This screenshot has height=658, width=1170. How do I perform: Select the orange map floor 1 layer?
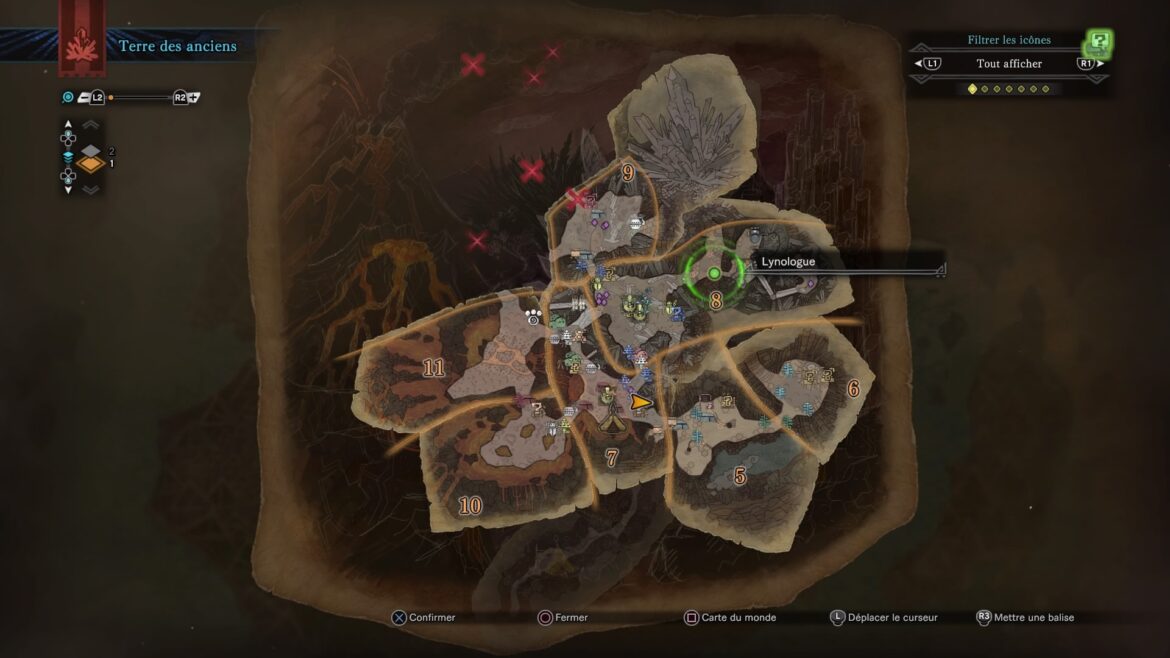click(x=92, y=164)
